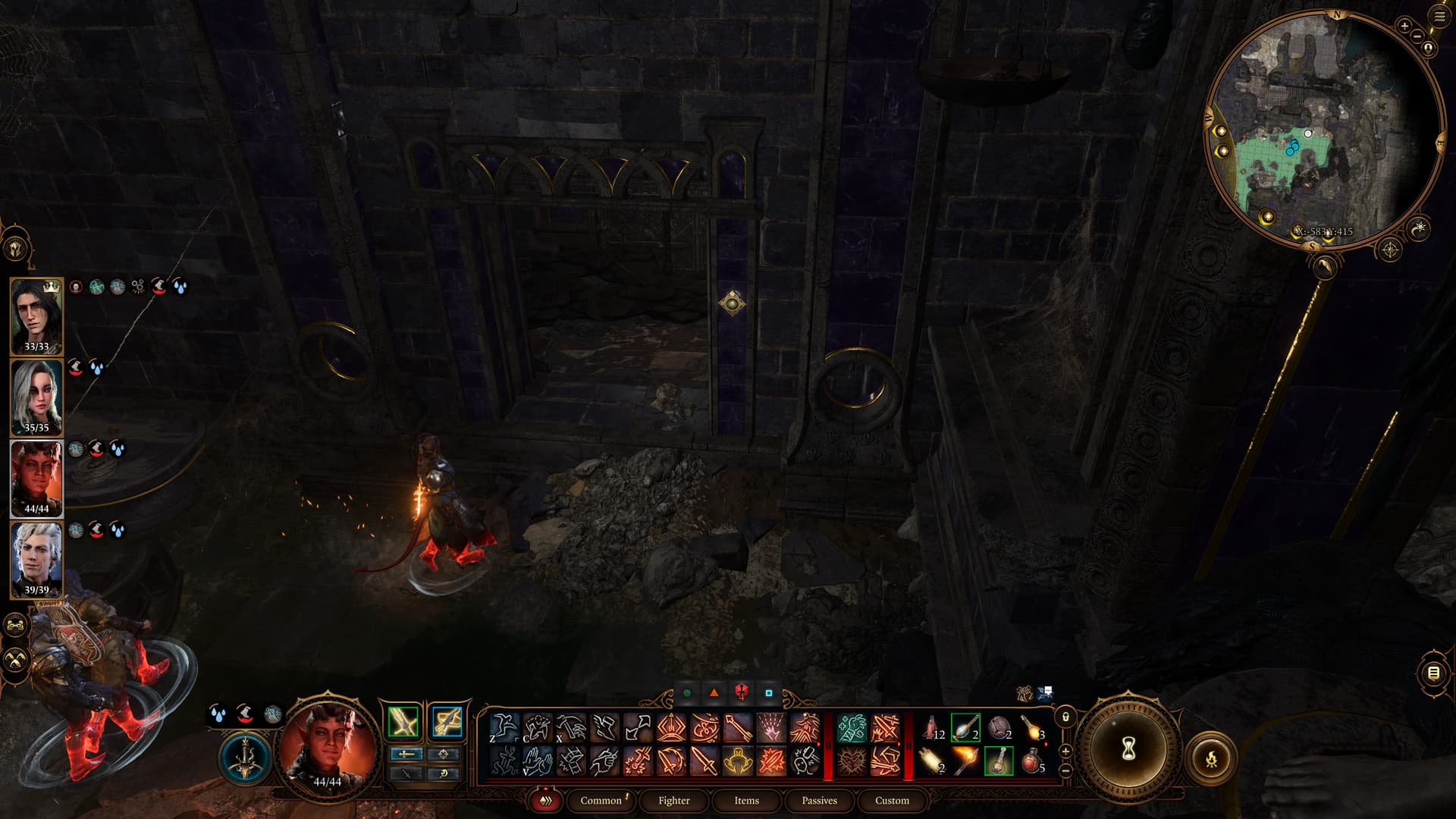This screenshot has width=1456, height=819.
Task: Open the campfire rest menu
Action: point(1211,758)
